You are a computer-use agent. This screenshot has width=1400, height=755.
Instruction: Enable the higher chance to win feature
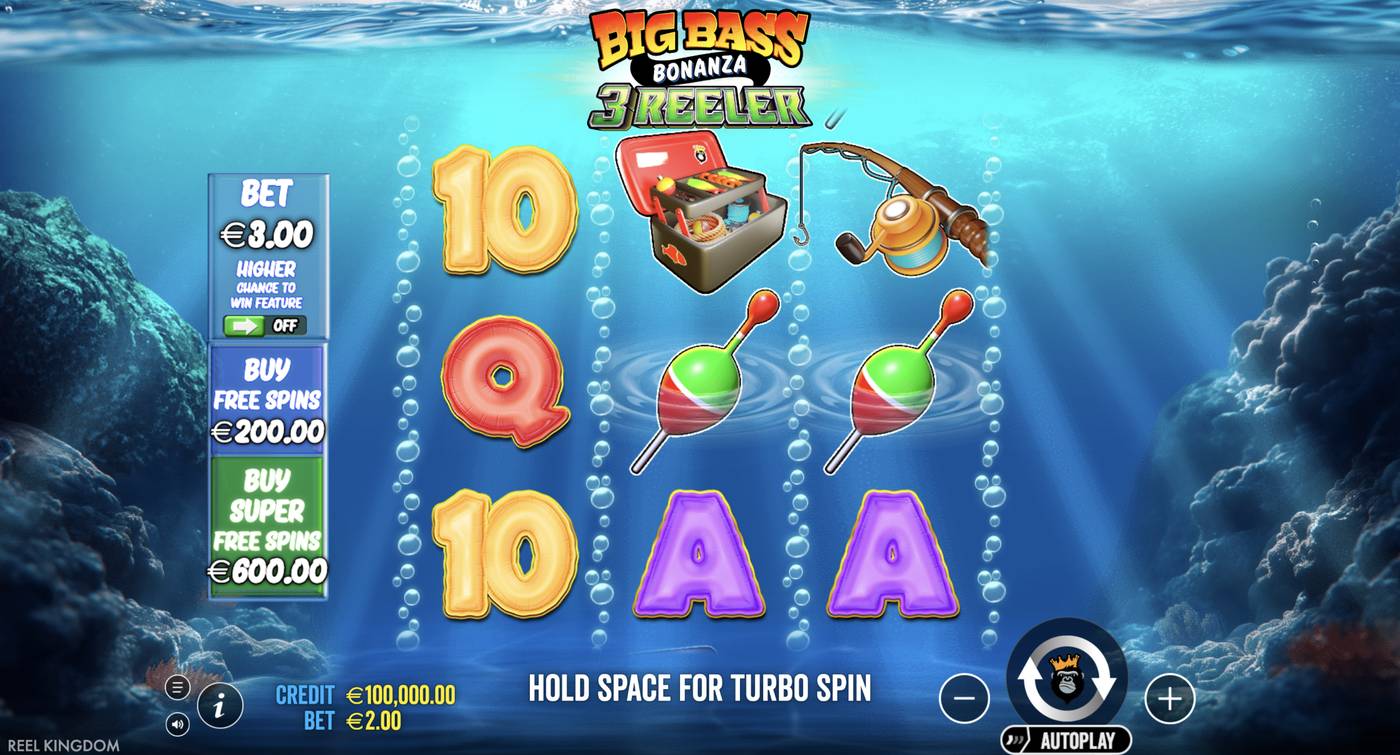tap(267, 323)
